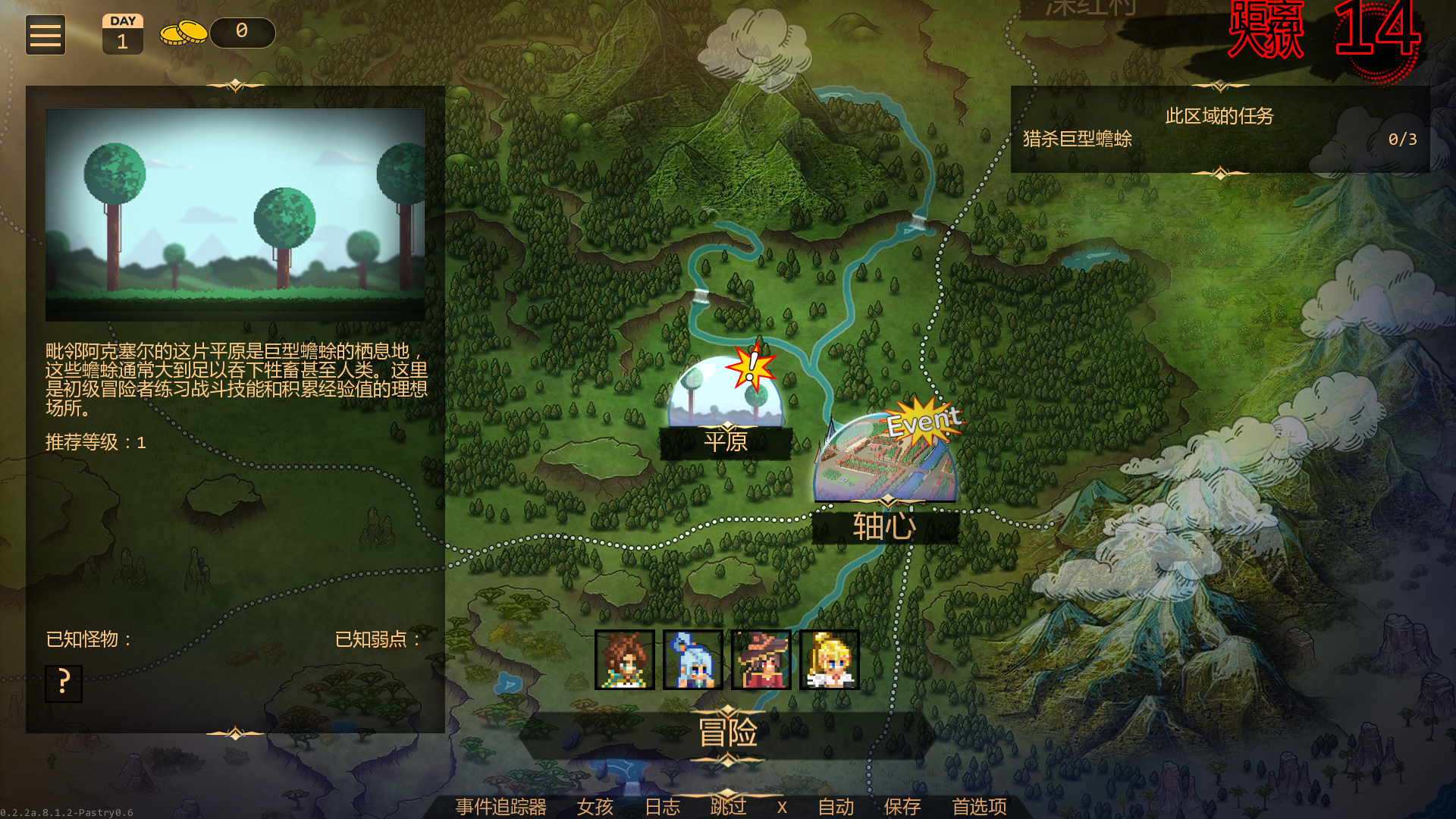Click the X button in bottom toolbar
Viewport: 1456px width, 819px height.
tap(782, 807)
